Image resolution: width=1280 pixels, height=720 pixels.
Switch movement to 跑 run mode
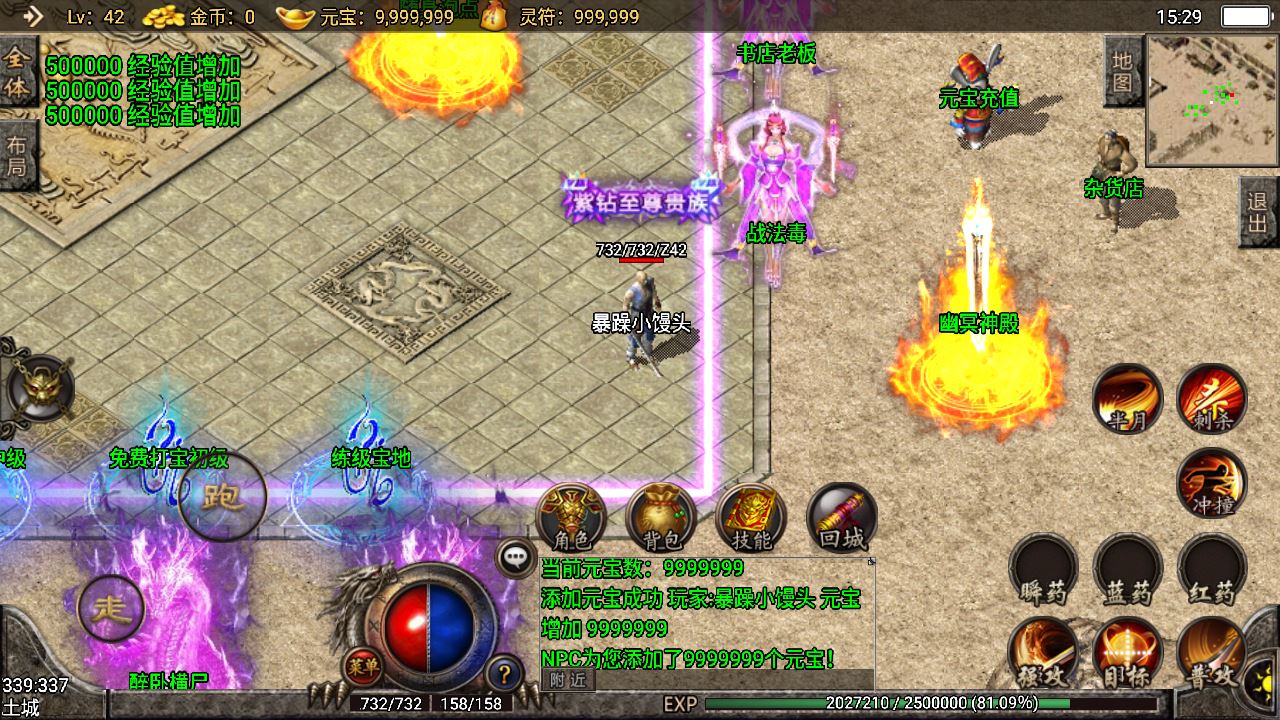click(x=222, y=497)
